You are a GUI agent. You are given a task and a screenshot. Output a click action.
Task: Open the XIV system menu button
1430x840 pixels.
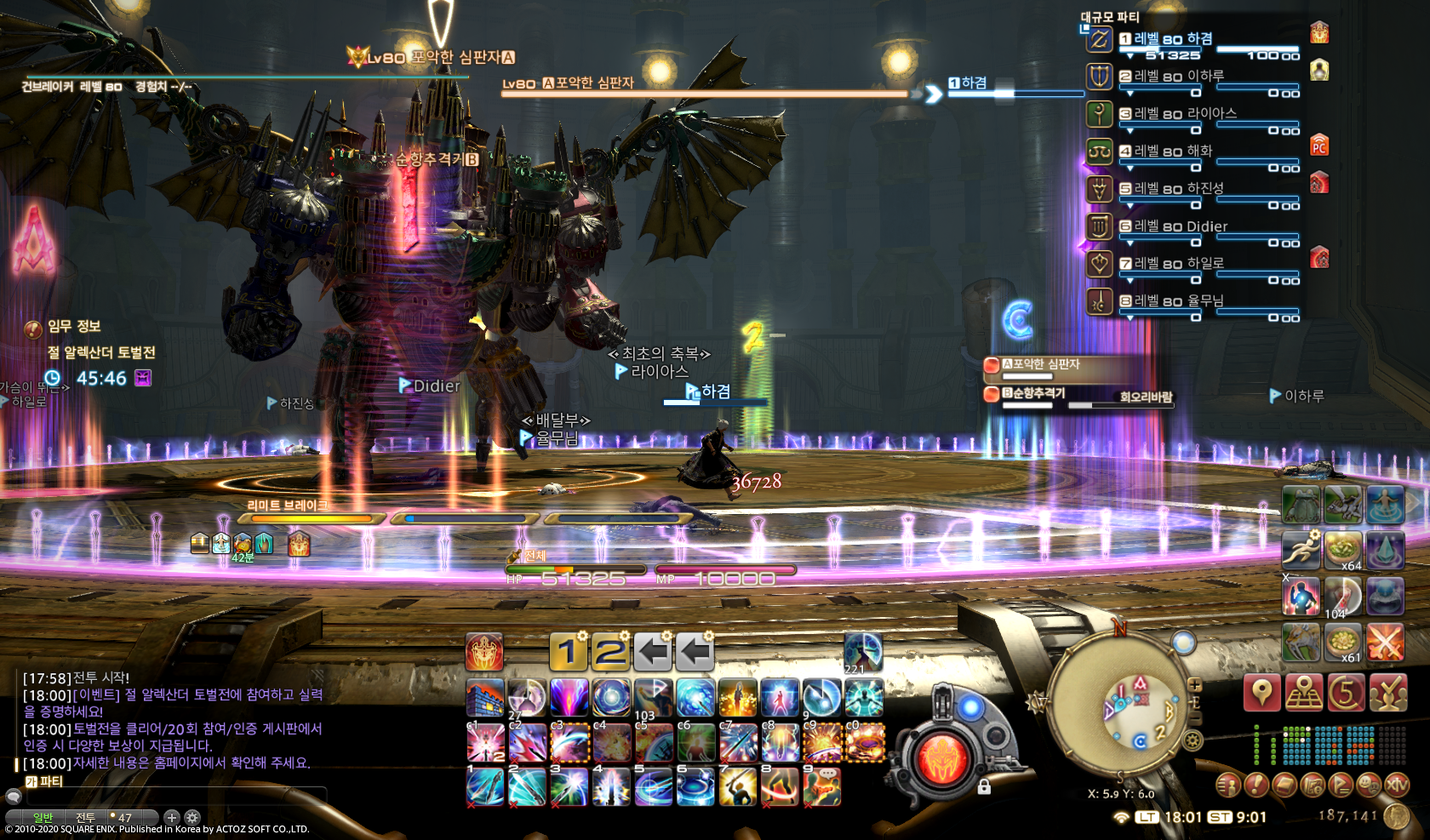(1397, 785)
